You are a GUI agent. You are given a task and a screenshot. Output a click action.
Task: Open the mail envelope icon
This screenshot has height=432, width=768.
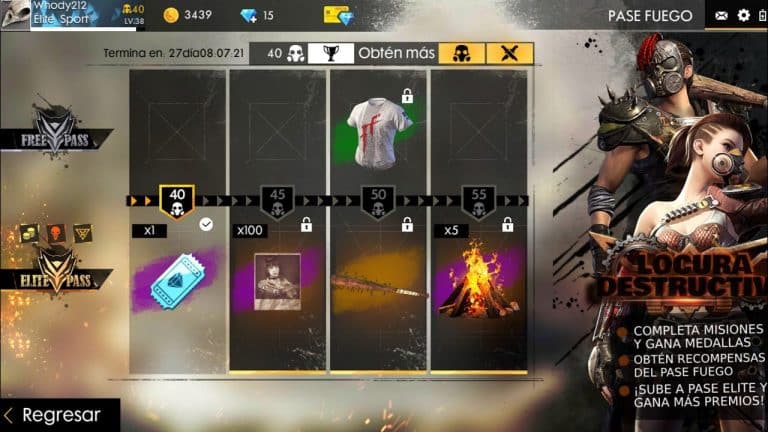click(x=721, y=15)
